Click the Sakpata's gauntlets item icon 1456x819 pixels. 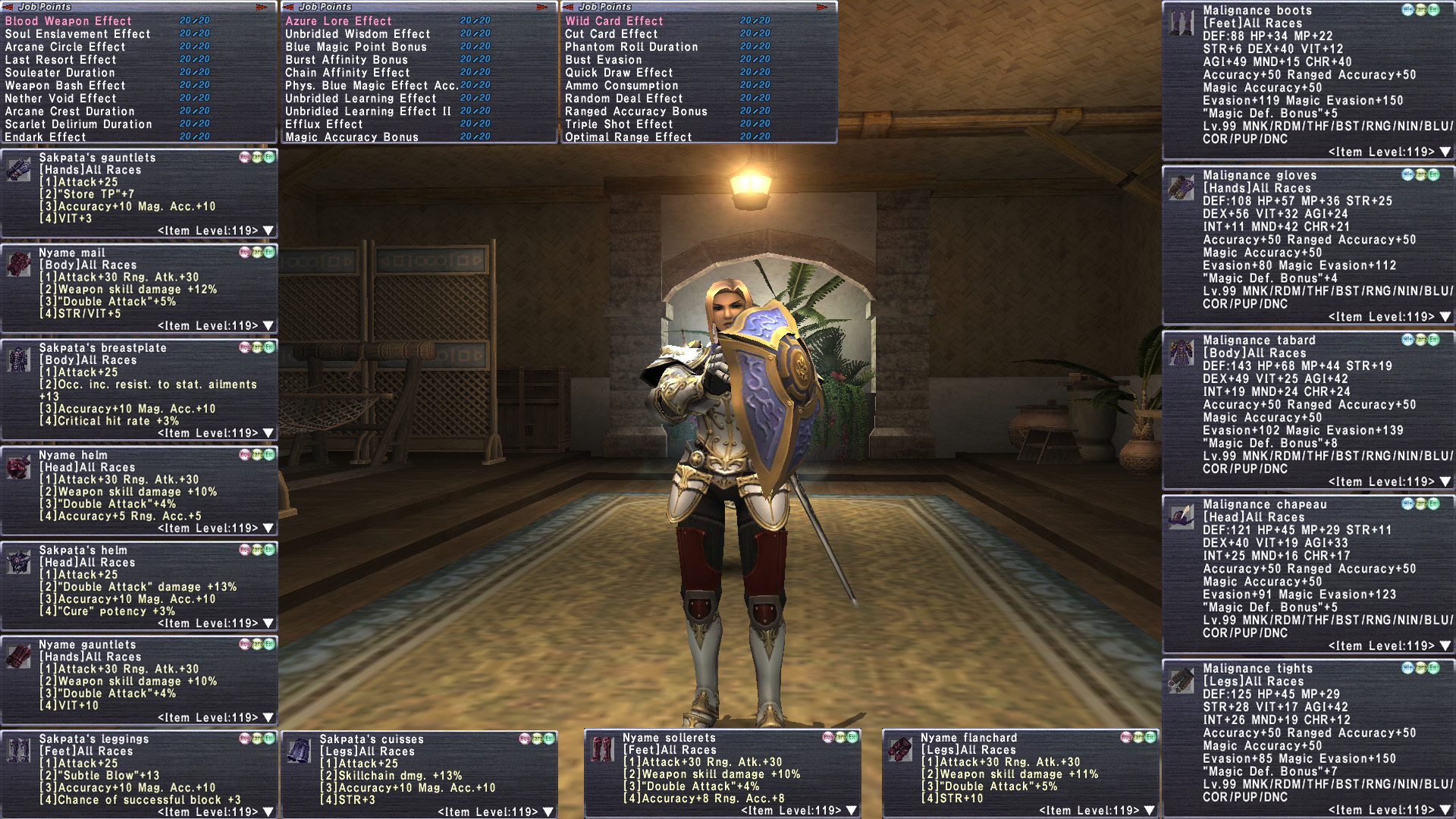(19, 170)
